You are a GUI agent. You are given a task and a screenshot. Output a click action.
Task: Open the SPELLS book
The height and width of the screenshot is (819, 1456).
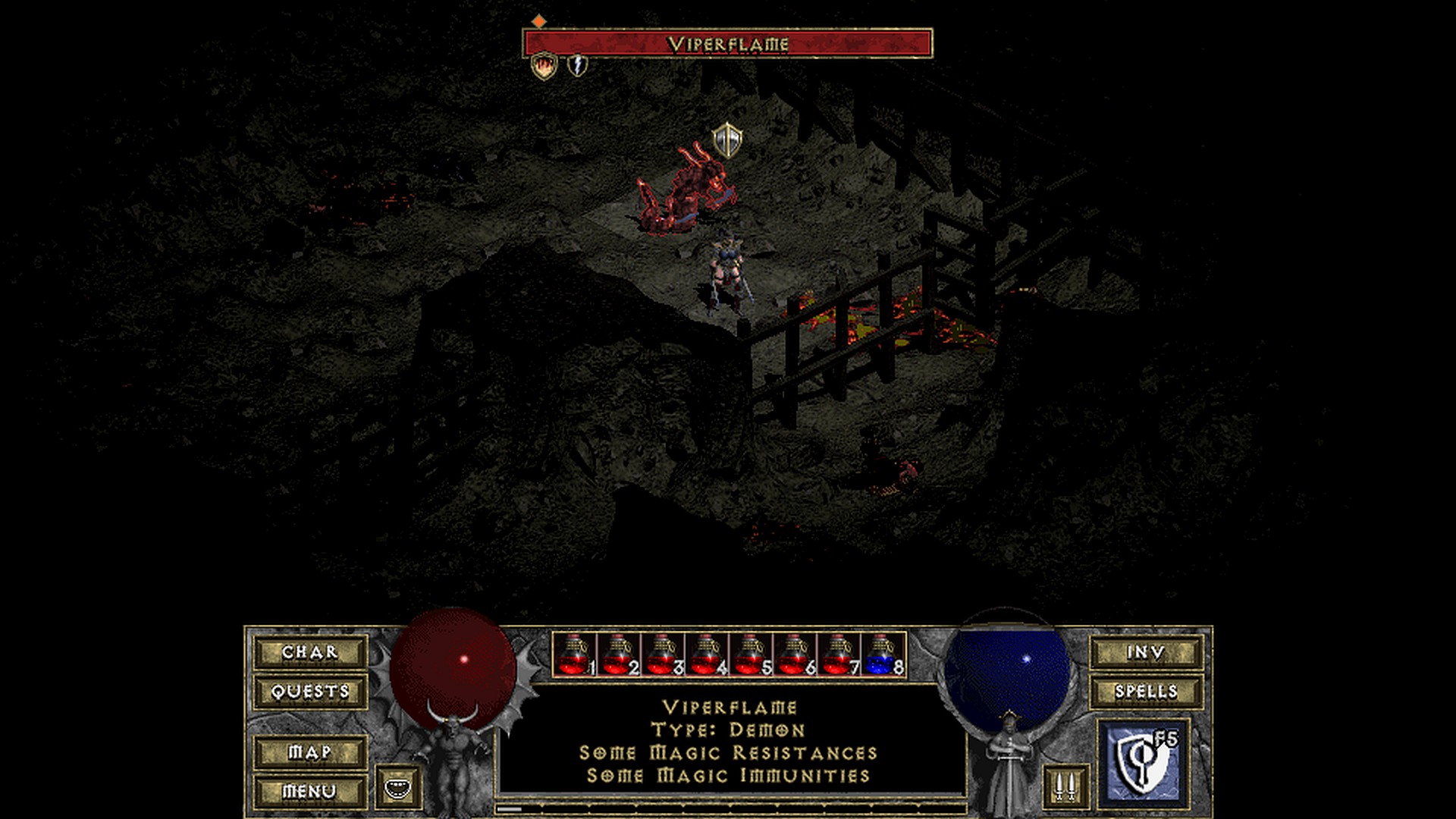pos(1146,692)
